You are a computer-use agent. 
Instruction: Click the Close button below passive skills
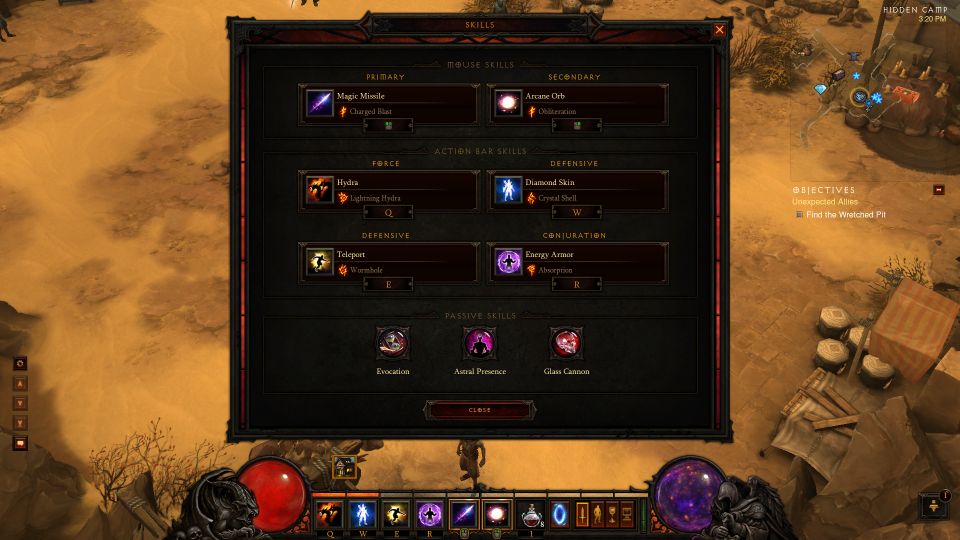[x=479, y=410]
